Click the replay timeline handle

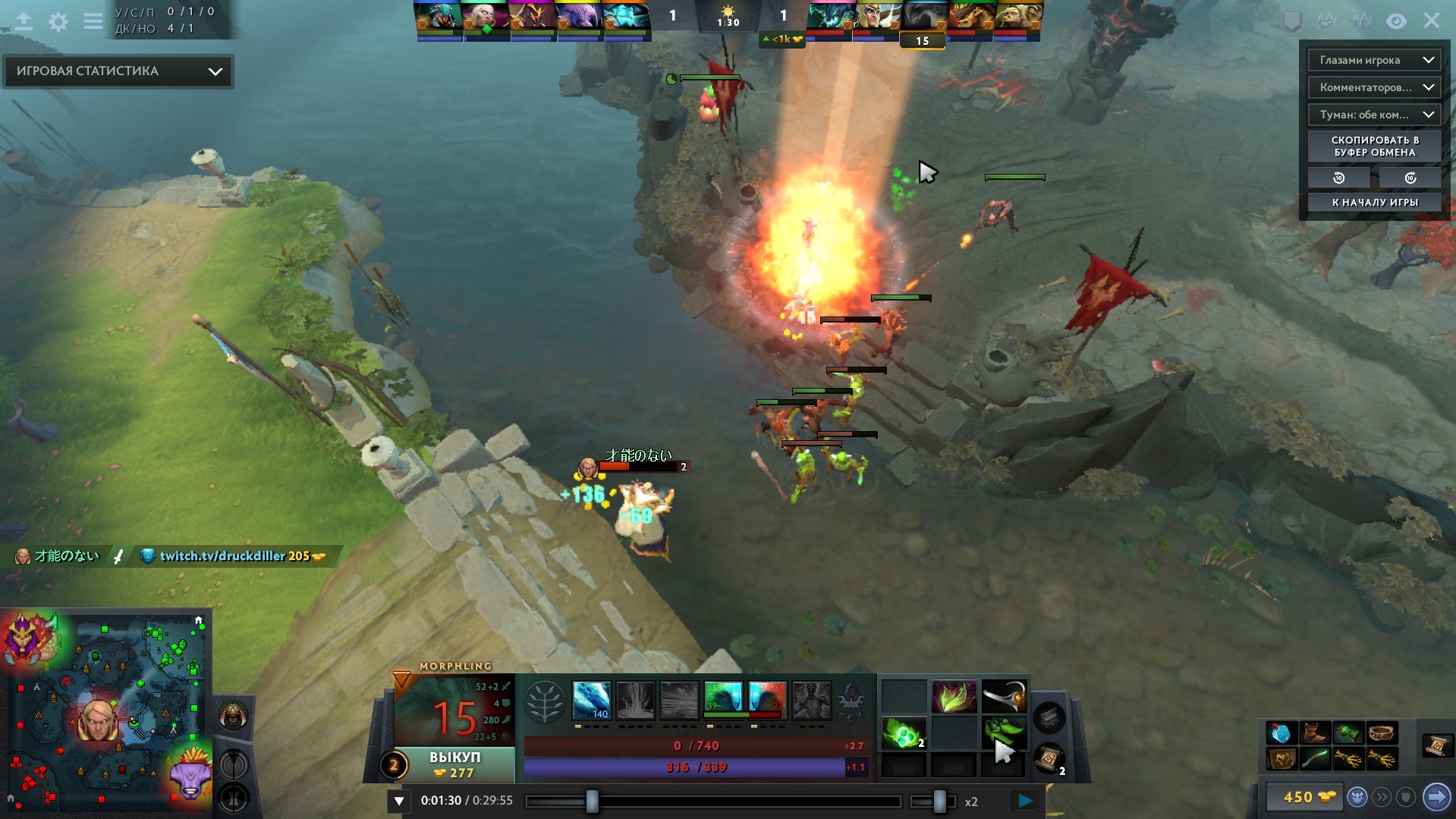tap(592, 801)
